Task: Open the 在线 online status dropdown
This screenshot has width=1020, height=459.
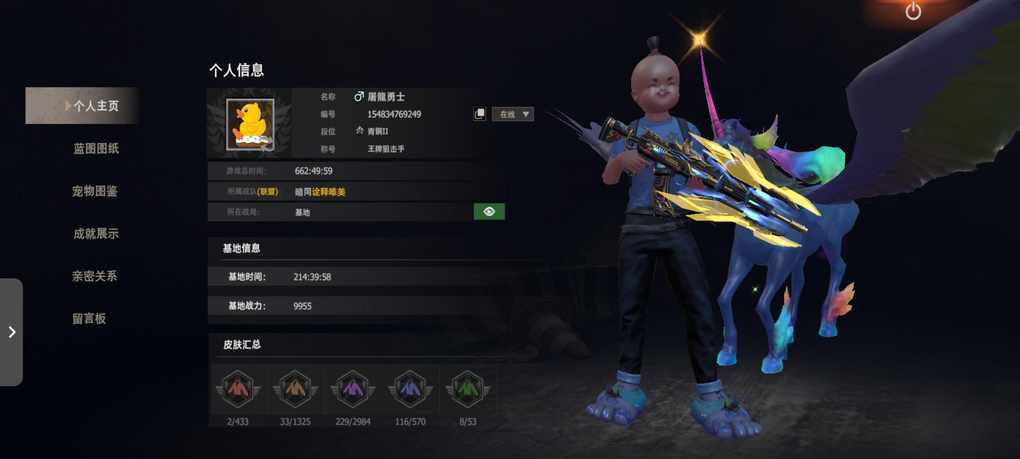Action: pos(513,114)
